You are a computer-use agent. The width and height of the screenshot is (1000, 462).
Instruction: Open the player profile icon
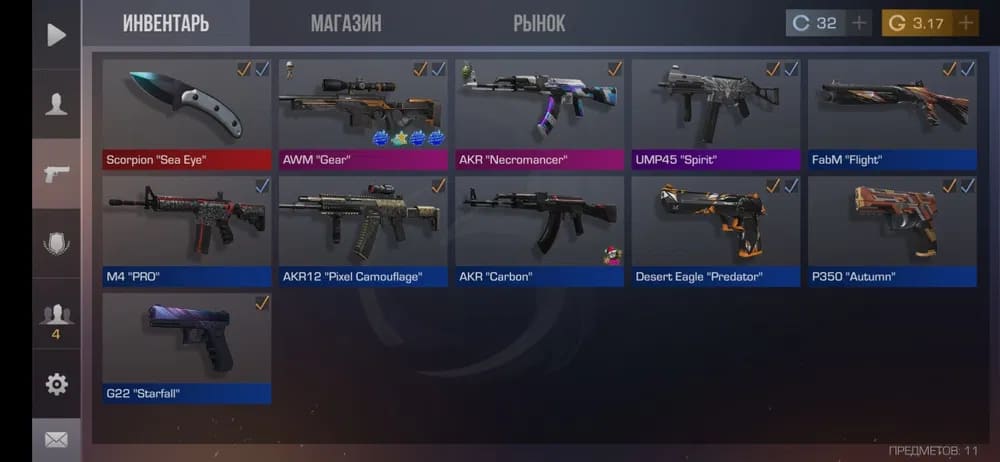tap(56, 103)
